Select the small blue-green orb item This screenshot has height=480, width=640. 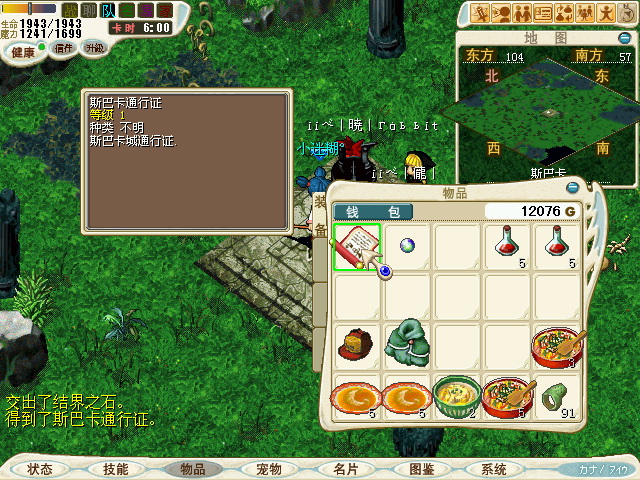point(407,246)
